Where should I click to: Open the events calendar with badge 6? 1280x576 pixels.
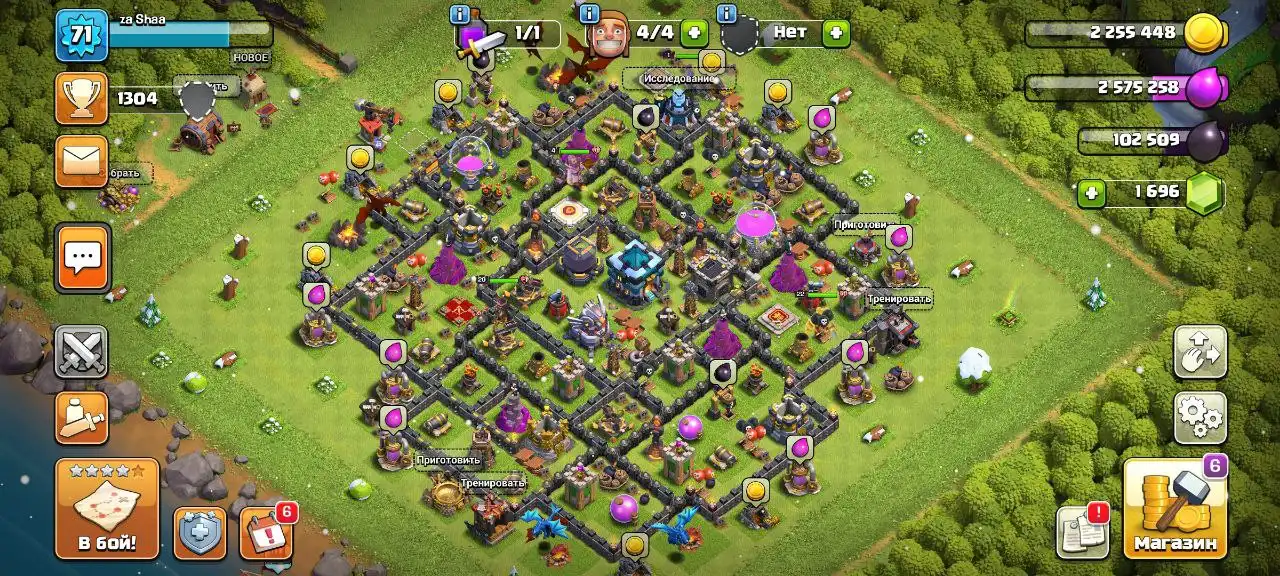[265, 533]
